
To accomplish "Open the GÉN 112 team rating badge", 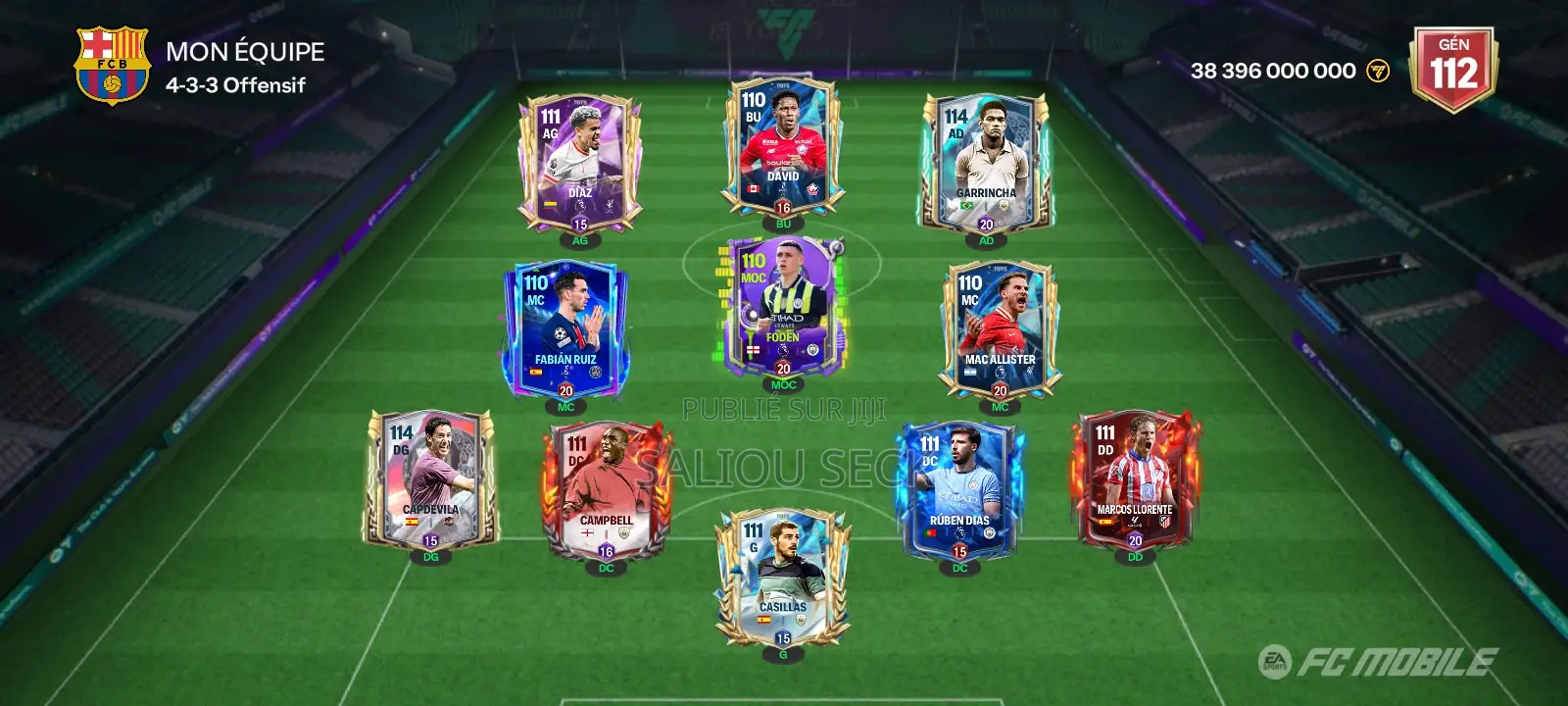I will pyautogui.click(x=1453, y=67).
